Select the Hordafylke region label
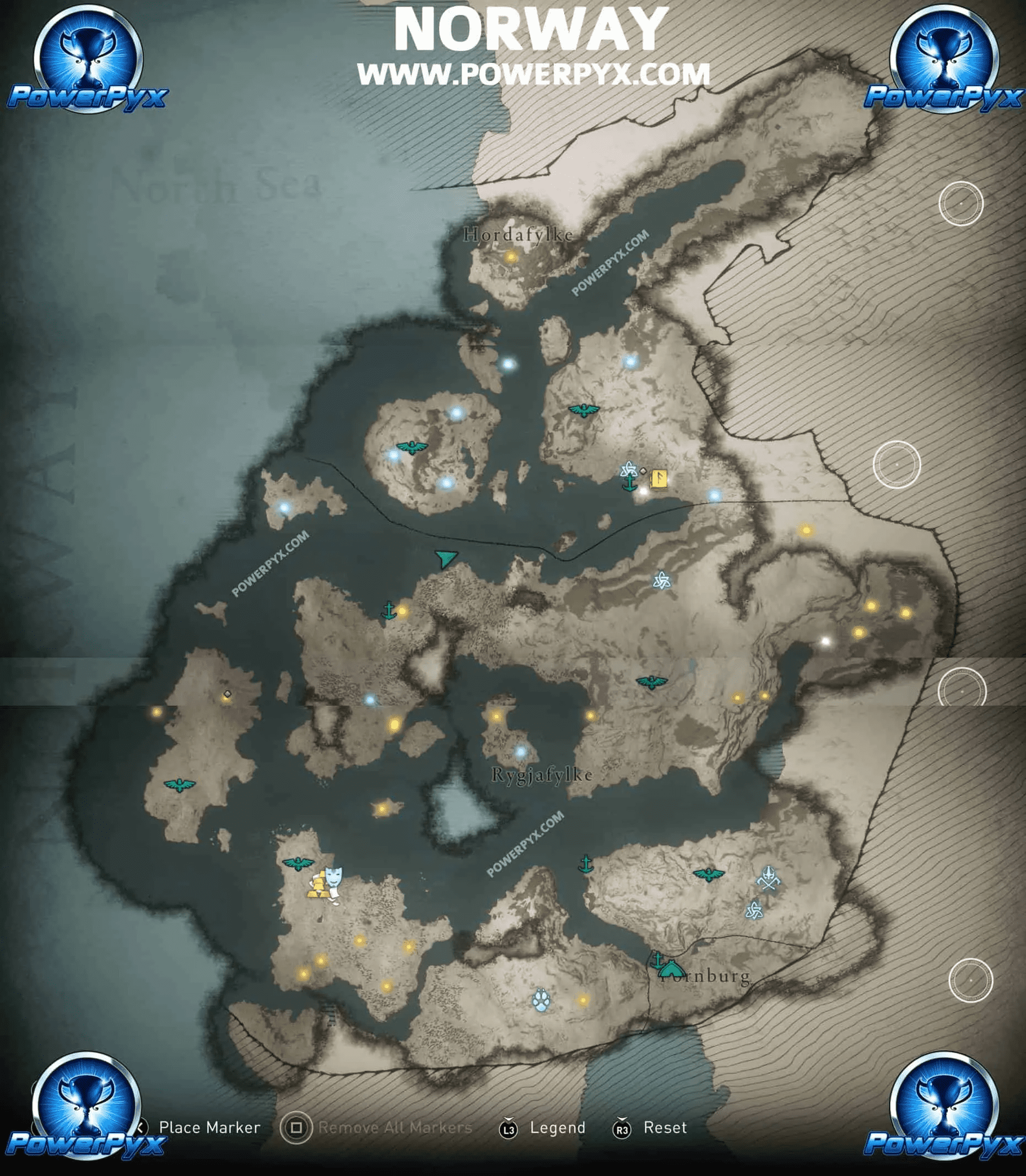1026x1176 pixels. coord(518,235)
